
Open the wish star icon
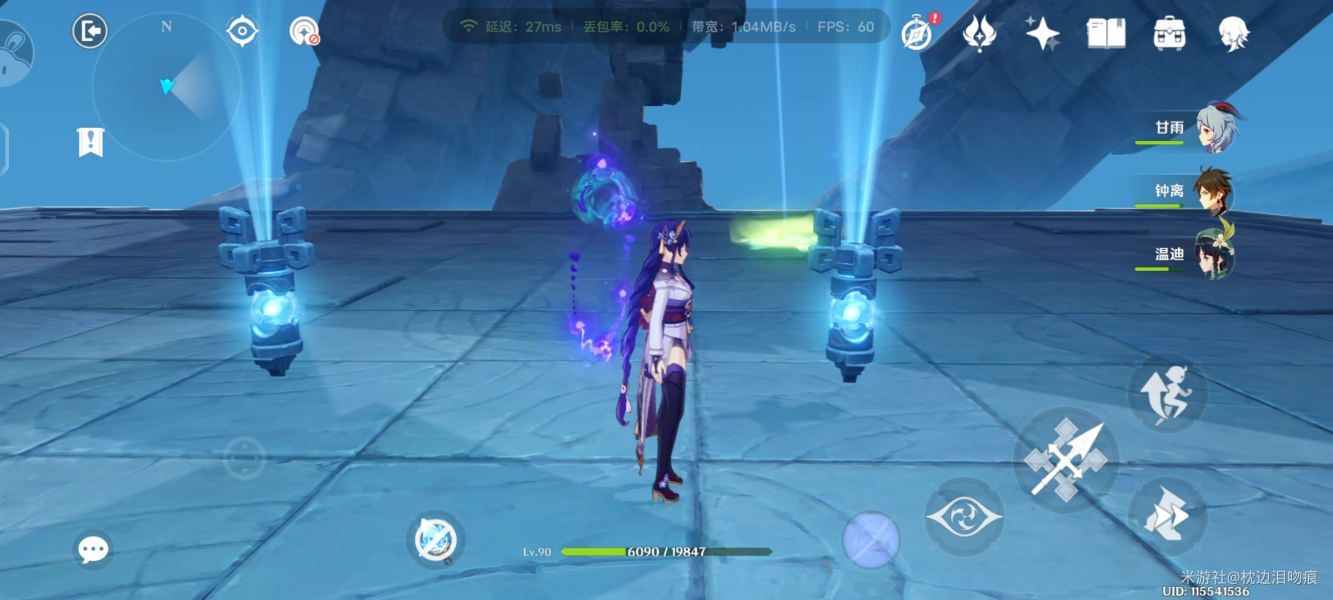tap(1042, 34)
